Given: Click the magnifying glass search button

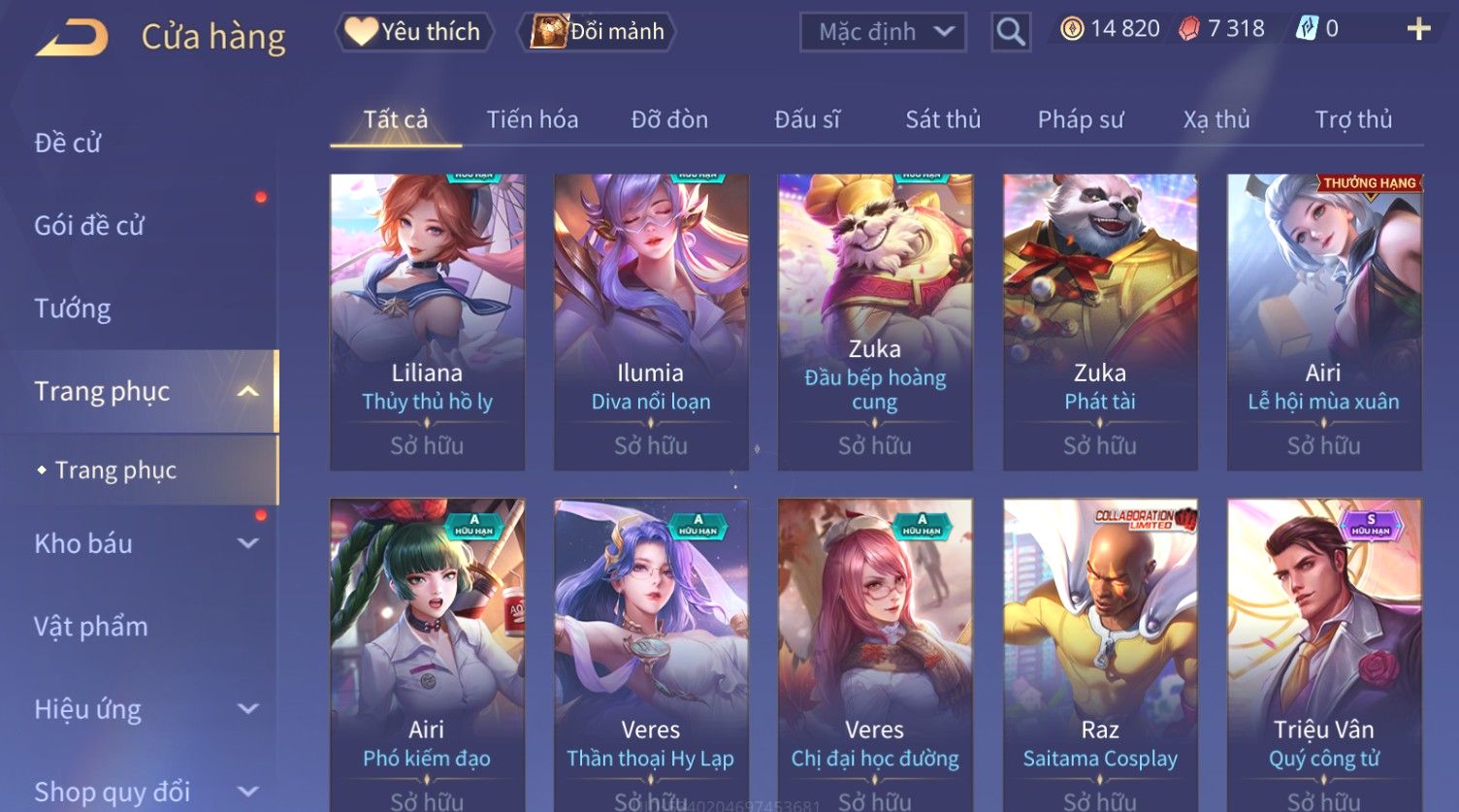Looking at the screenshot, I should coord(1010,32).
